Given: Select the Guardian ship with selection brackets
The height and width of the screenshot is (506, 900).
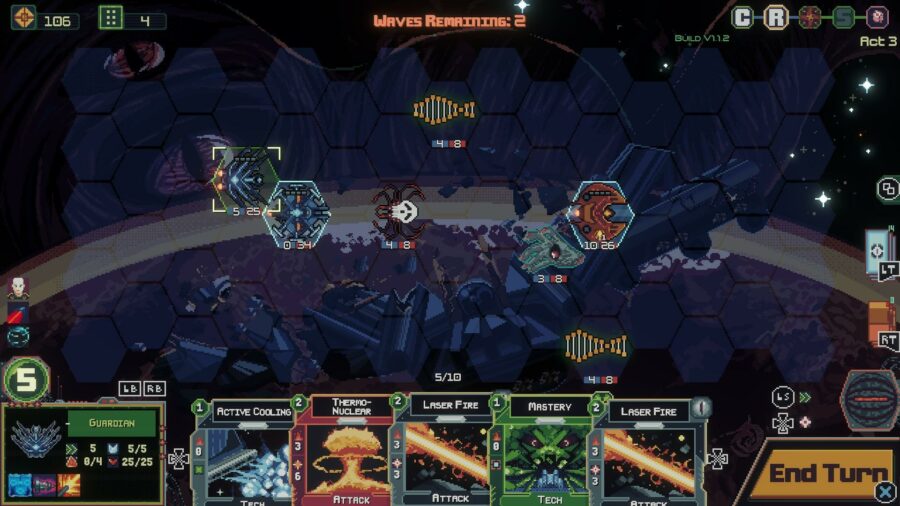Looking at the screenshot, I should tap(245, 178).
